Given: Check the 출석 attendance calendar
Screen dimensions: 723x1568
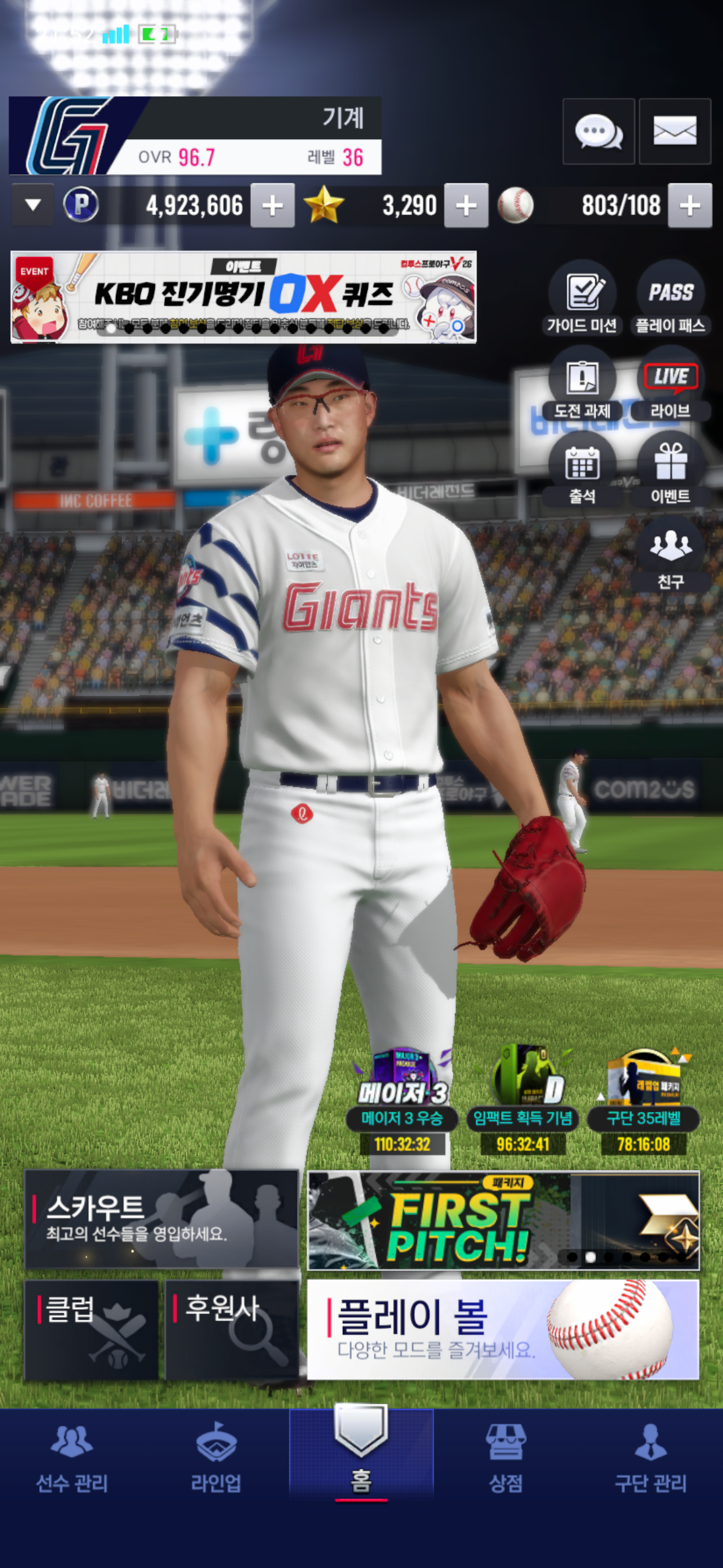Looking at the screenshot, I should coord(582,469).
